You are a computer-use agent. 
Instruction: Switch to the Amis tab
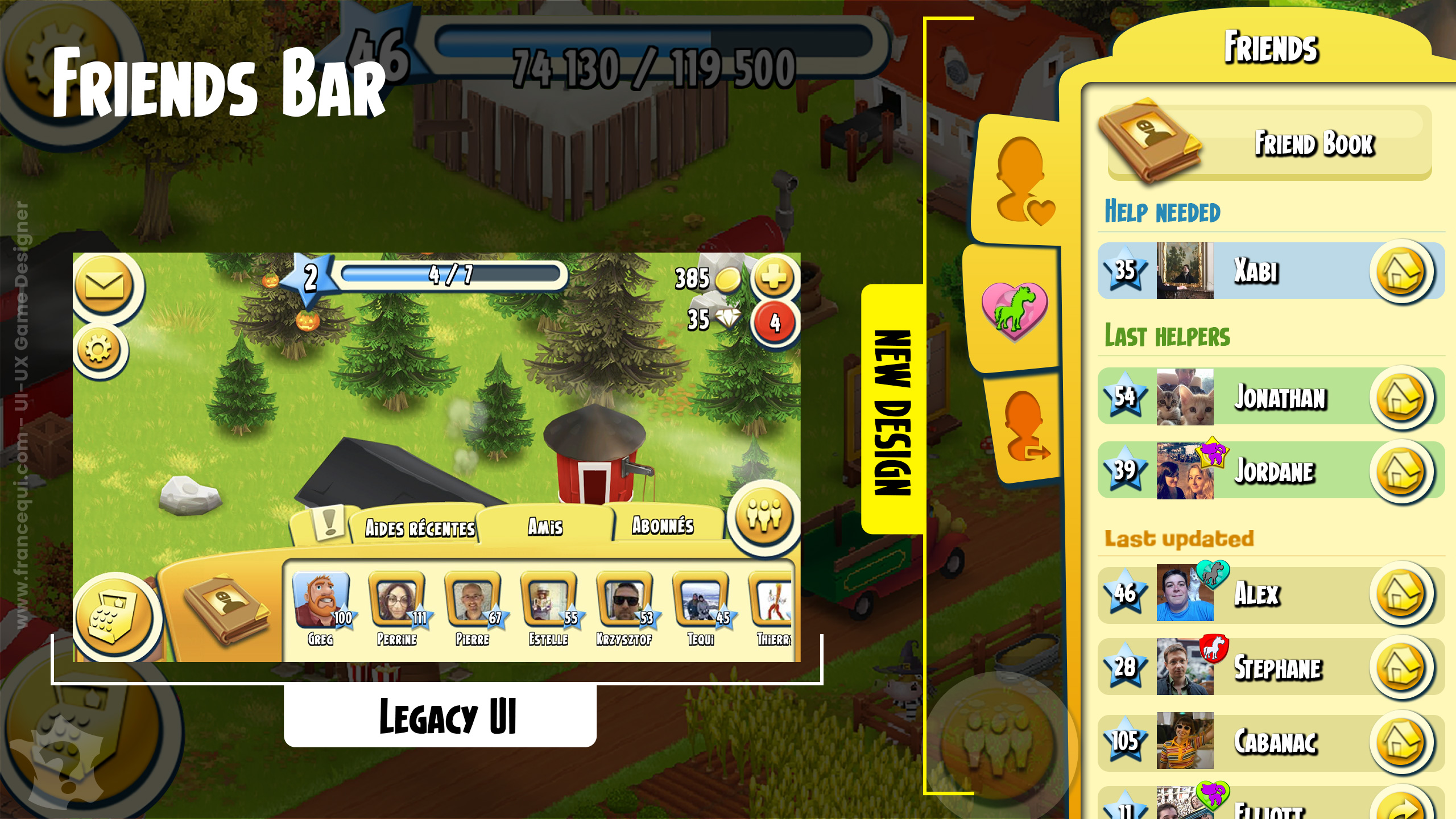[x=545, y=527]
